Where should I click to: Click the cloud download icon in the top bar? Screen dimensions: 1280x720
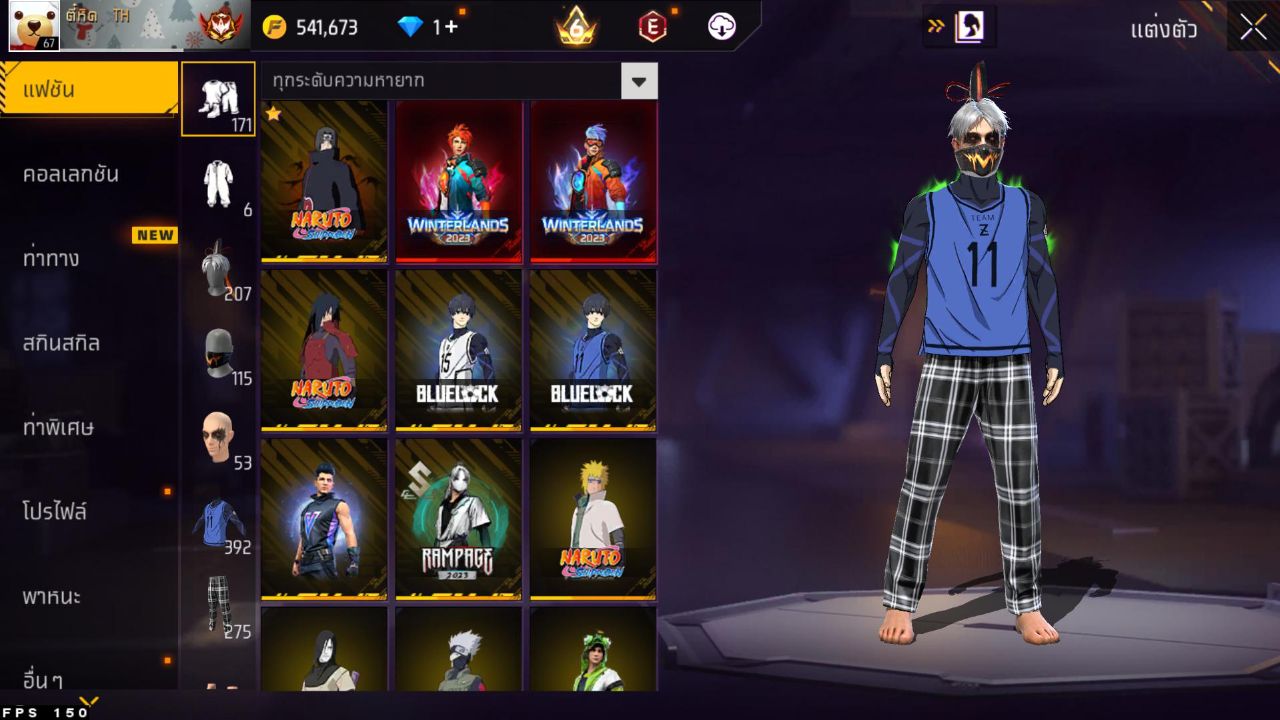click(722, 27)
